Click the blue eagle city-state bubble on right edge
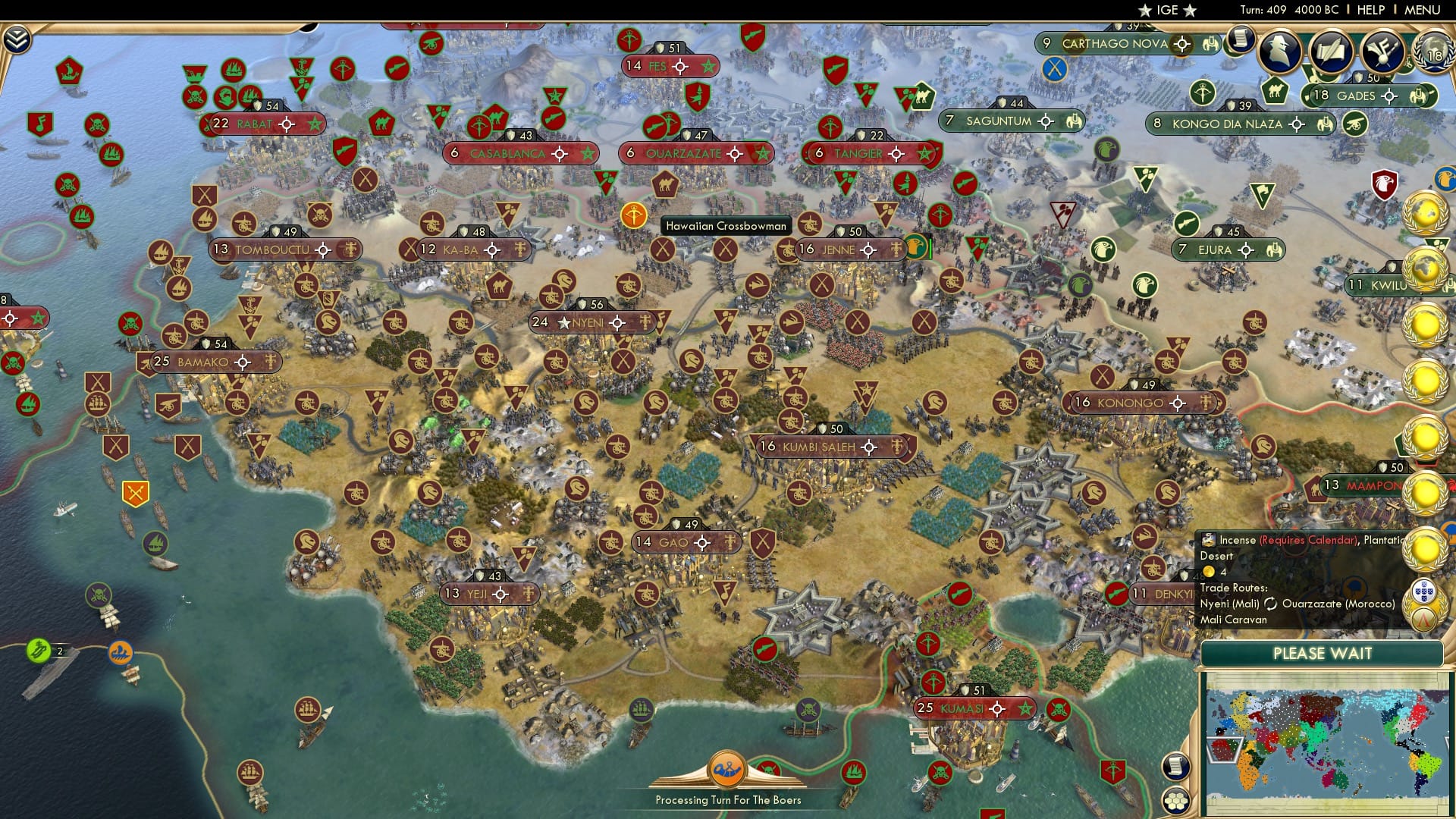Screen dimensions: 1456x819 (x=1448, y=180)
